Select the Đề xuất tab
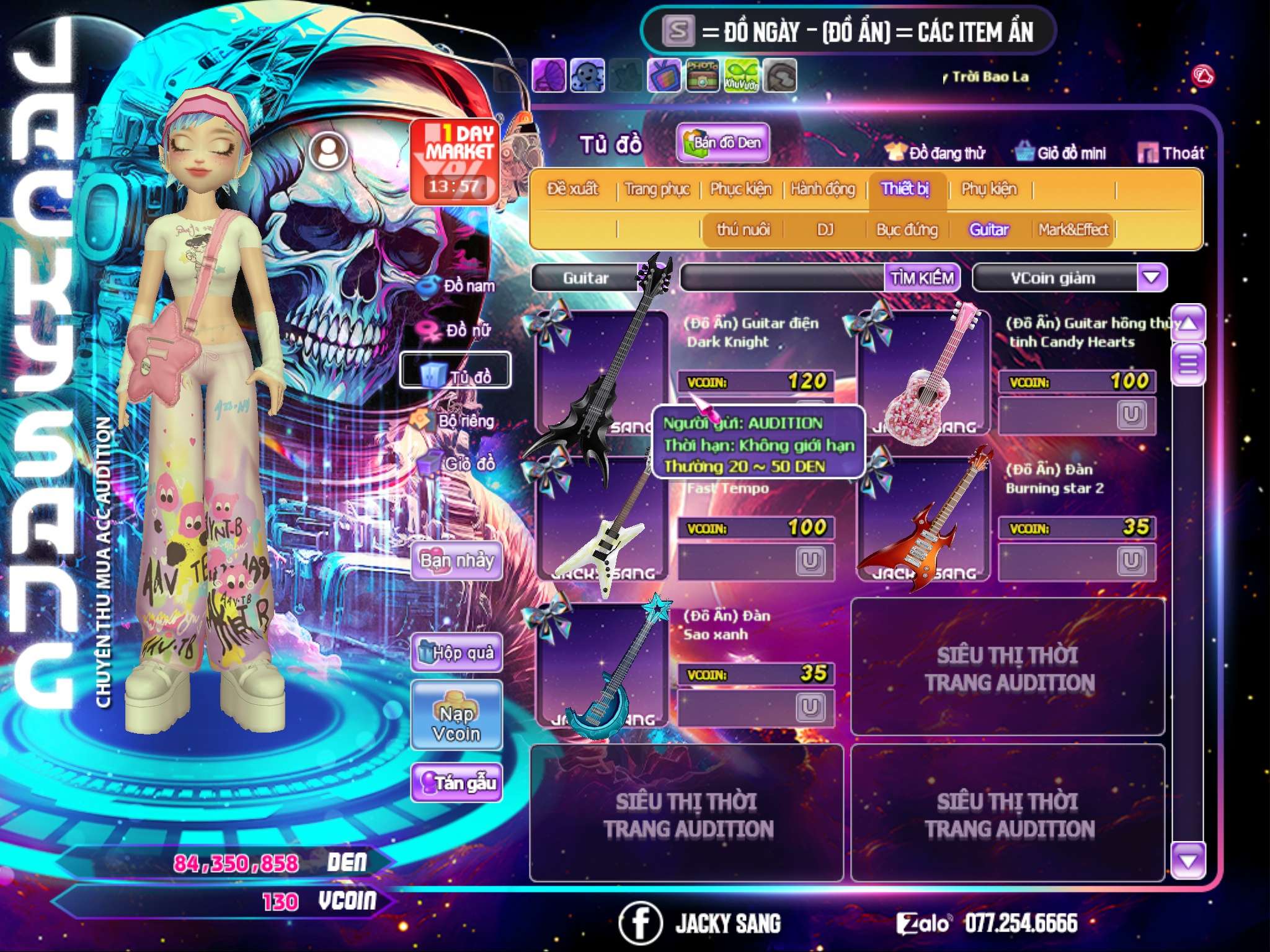This screenshot has width=1270, height=952. click(x=572, y=188)
